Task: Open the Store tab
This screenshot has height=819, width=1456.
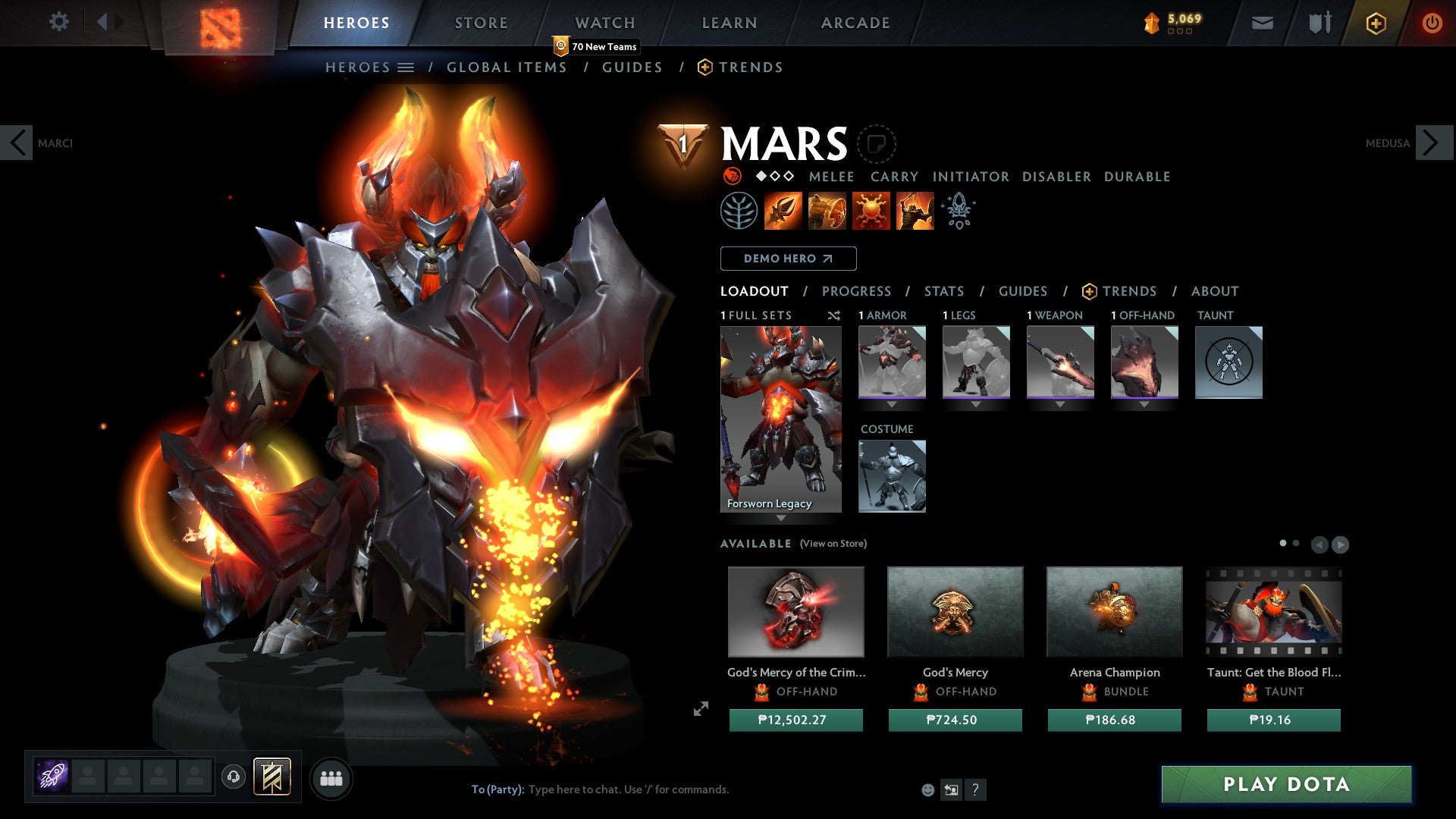Action: point(481,23)
